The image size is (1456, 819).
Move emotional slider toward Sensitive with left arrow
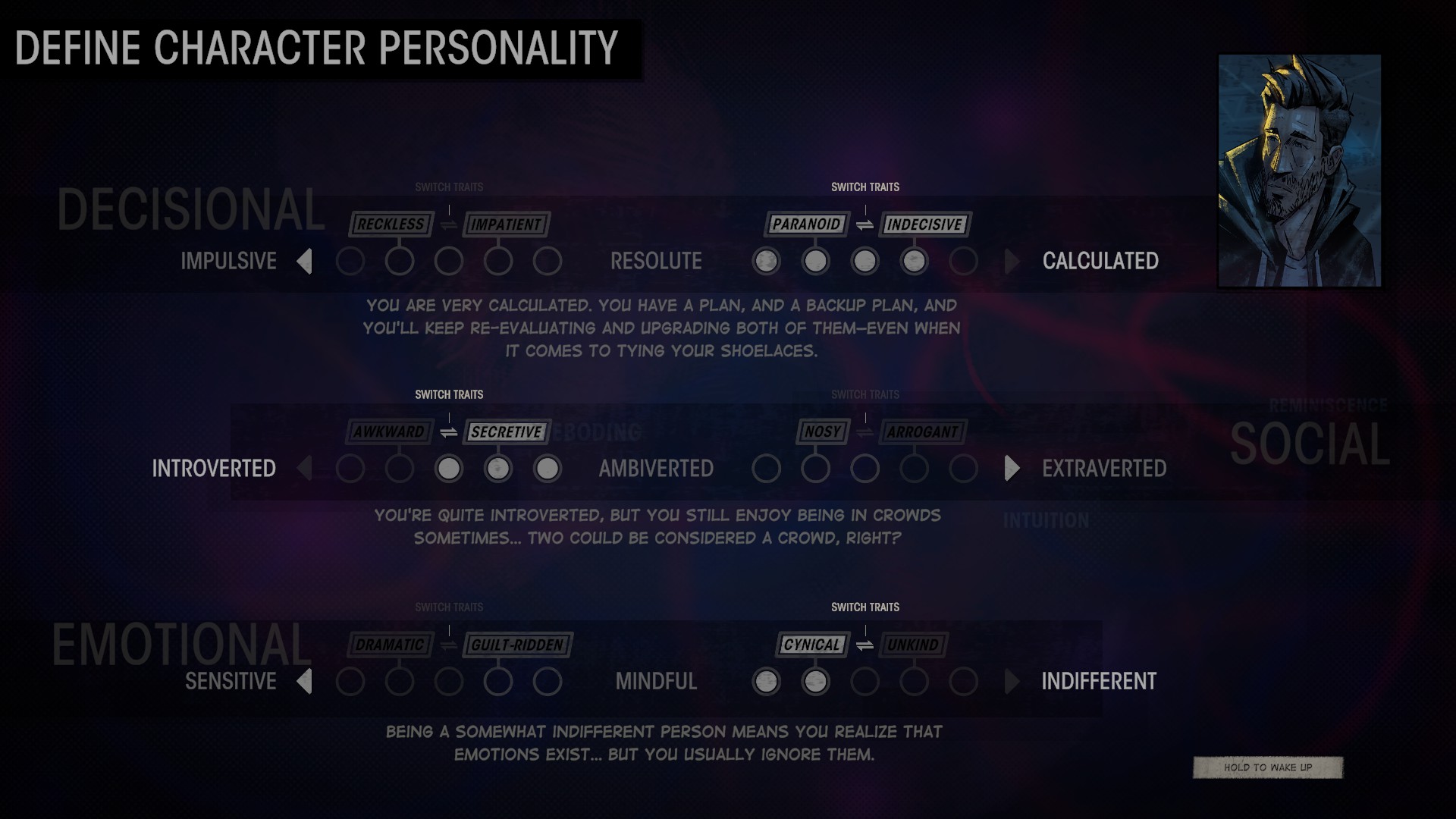[x=305, y=682]
